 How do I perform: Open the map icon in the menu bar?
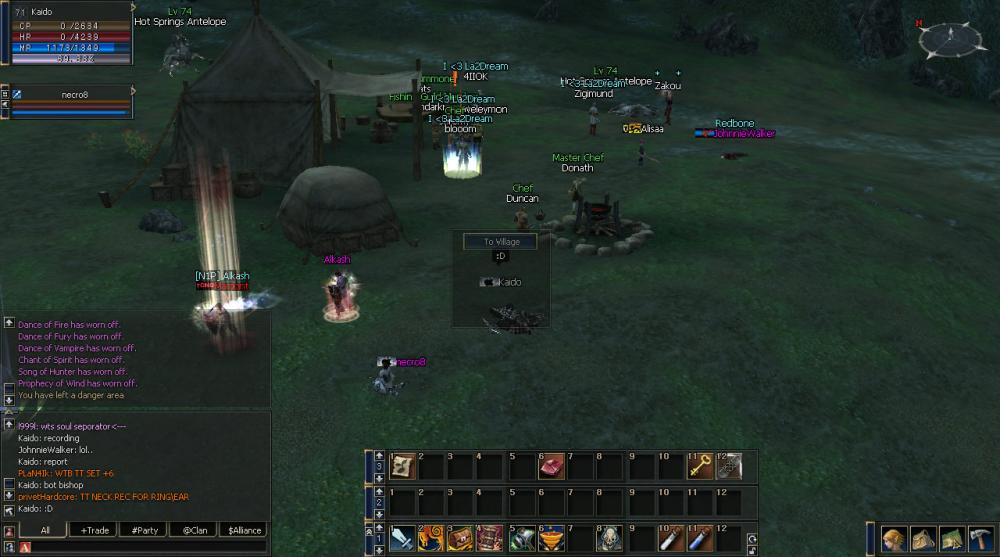coord(952,540)
